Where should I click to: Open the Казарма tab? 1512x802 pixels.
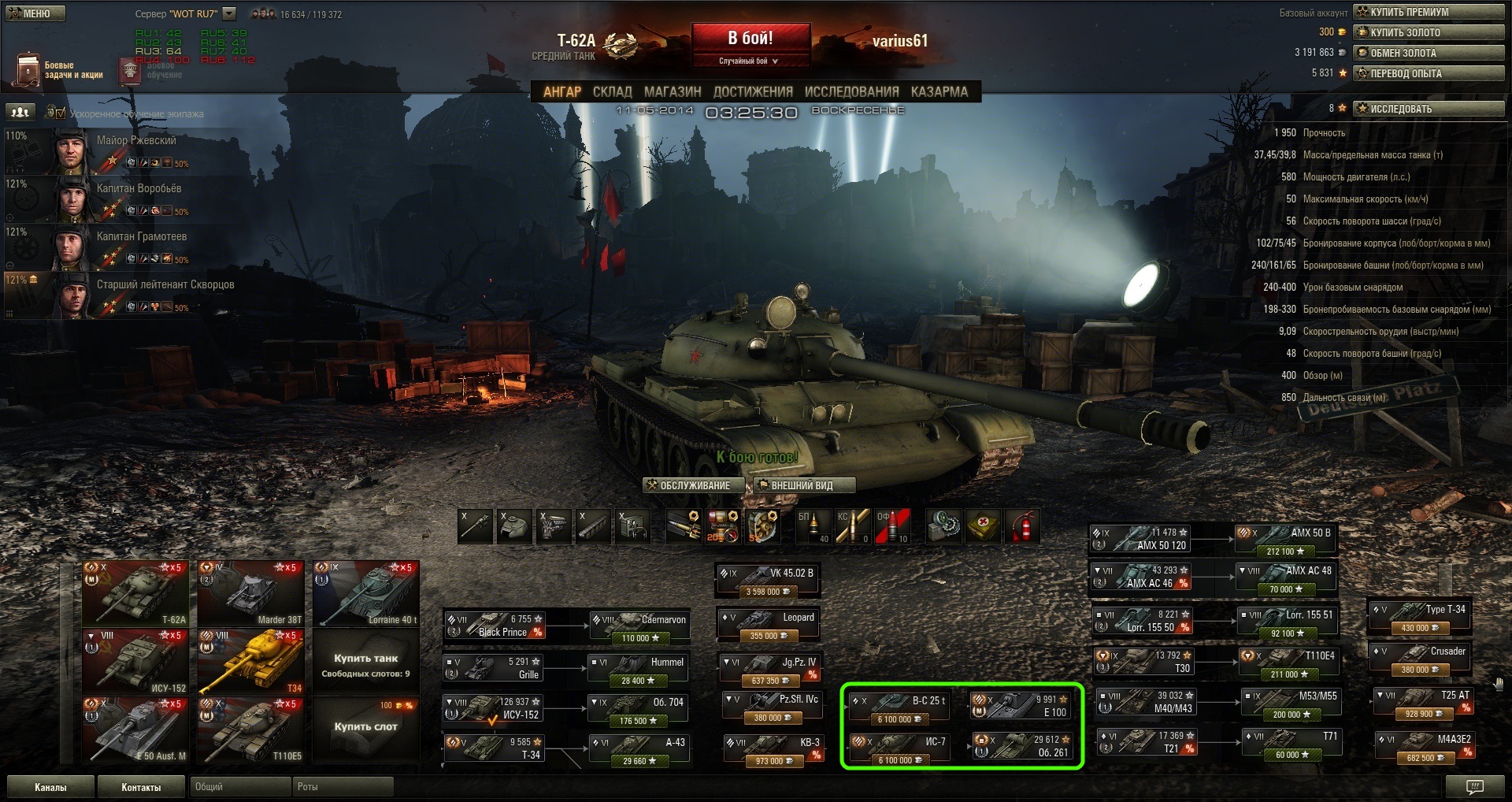click(x=939, y=91)
